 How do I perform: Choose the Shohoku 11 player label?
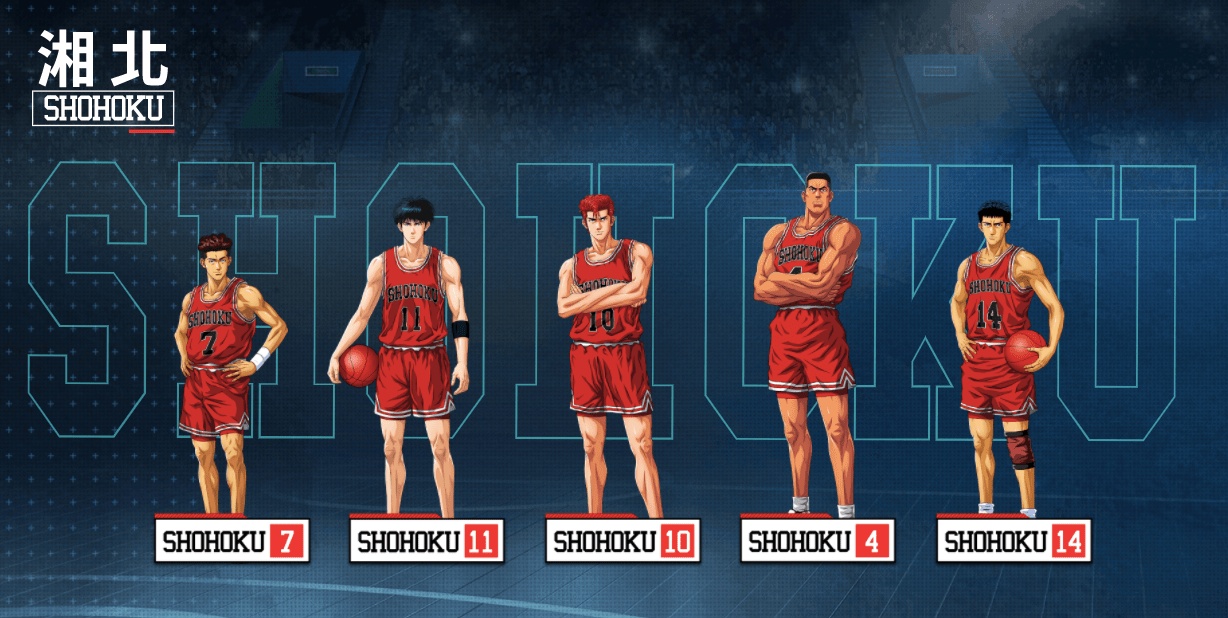[427, 542]
